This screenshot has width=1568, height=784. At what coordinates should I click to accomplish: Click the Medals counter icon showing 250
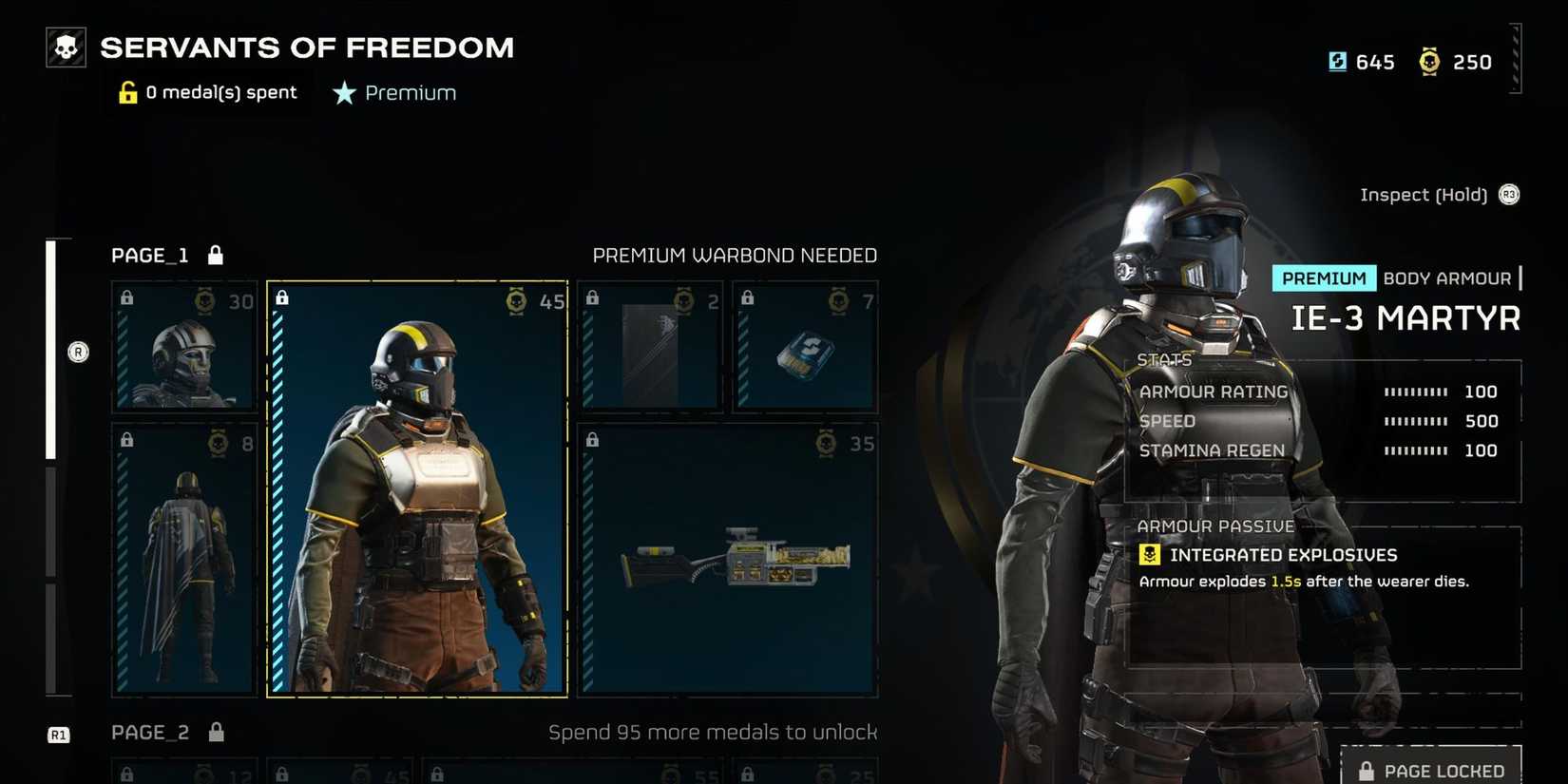click(x=1430, y=62)
